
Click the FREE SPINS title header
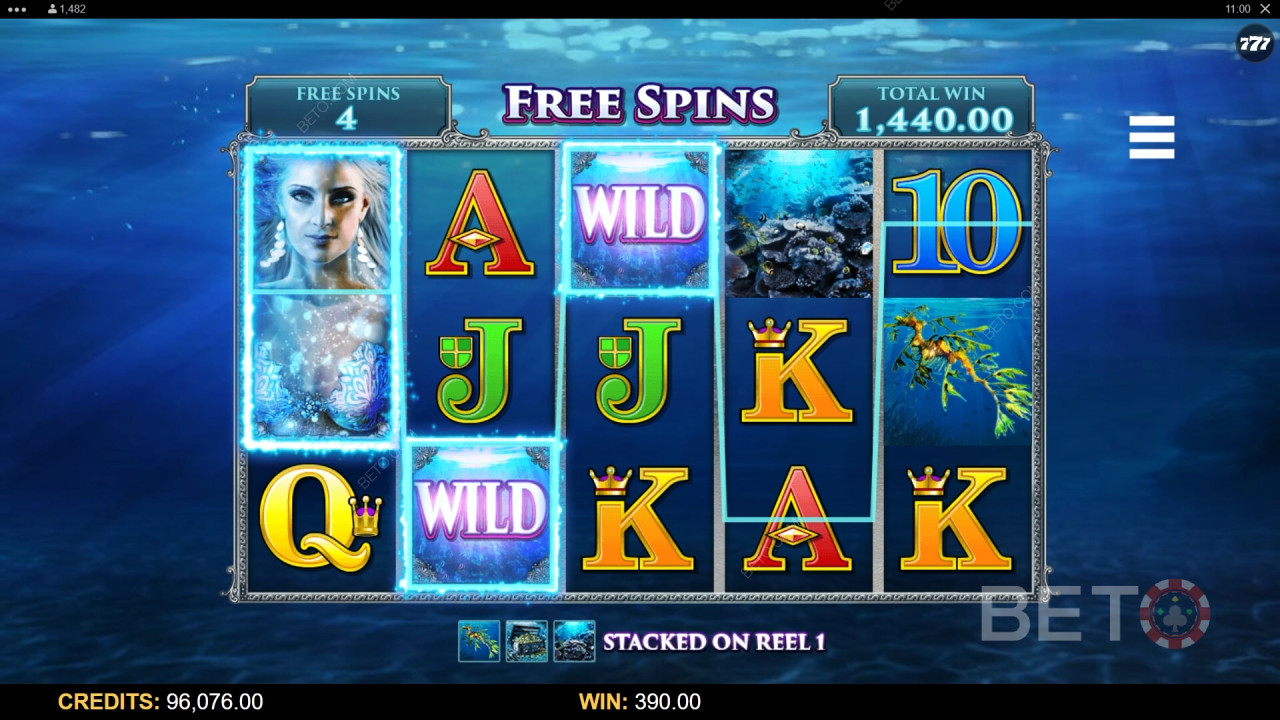(x=640, y=103)
